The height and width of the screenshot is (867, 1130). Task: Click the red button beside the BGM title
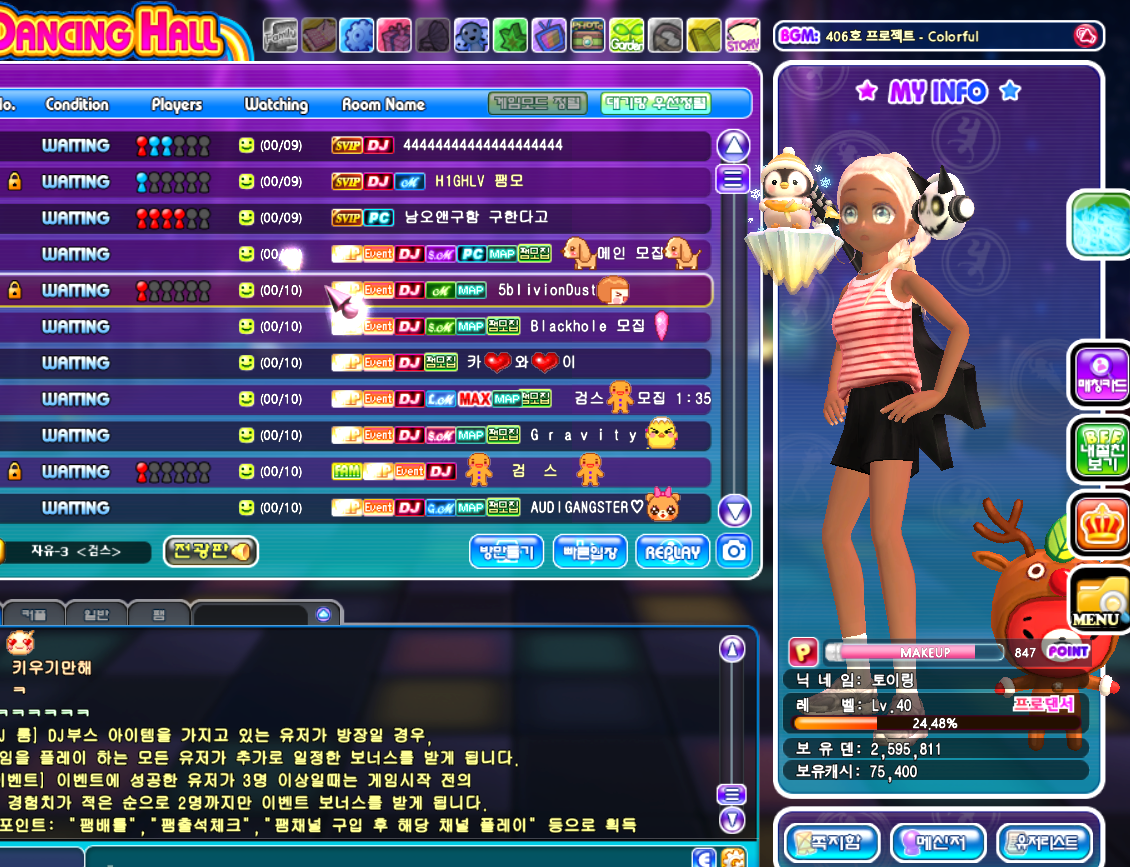coord(1084,36)
